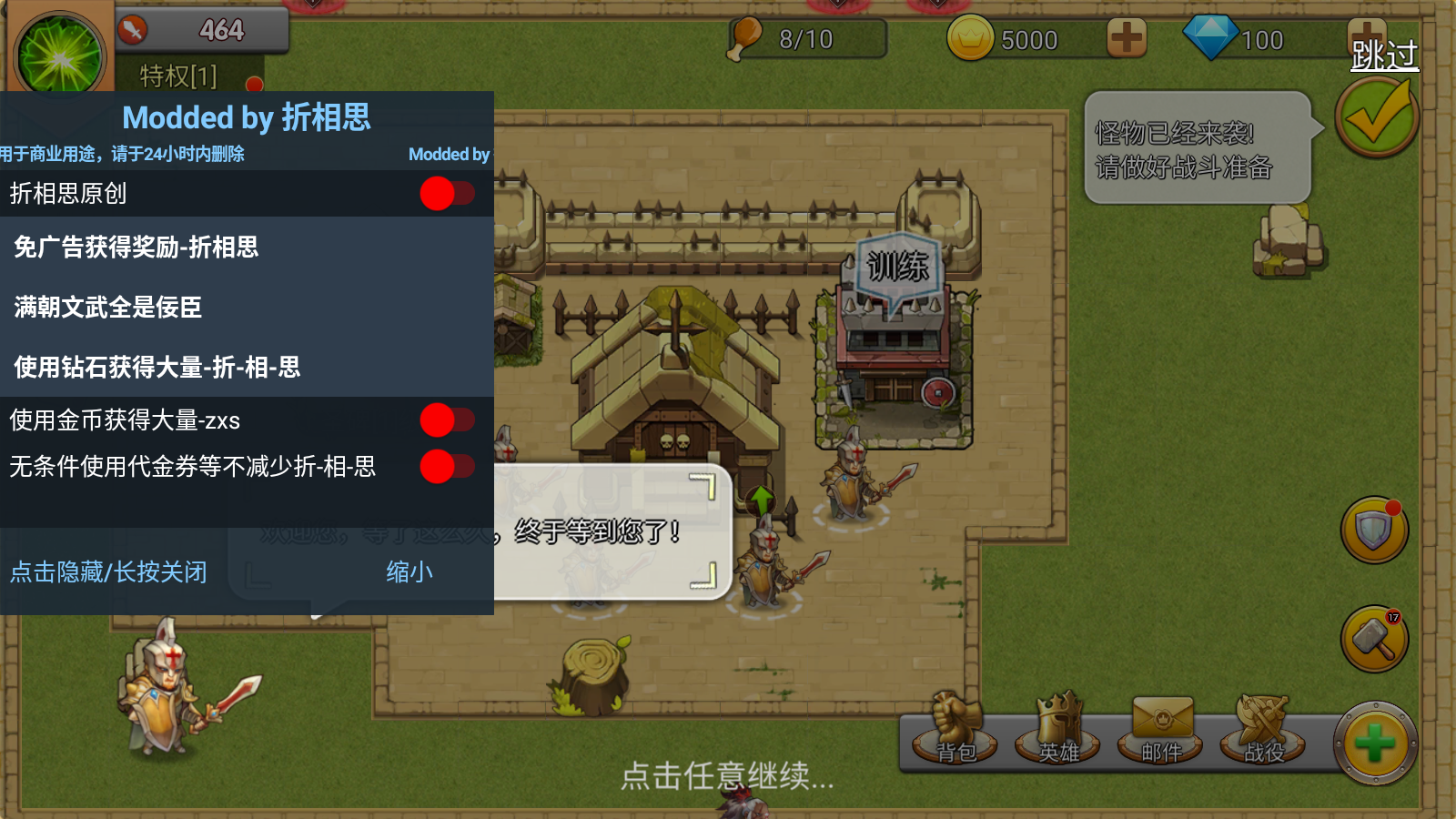The width and height of the screenshot is (1456, 819).
Task: Minimize the mod menu with 缩小
Action: click(x=409, y=571)
